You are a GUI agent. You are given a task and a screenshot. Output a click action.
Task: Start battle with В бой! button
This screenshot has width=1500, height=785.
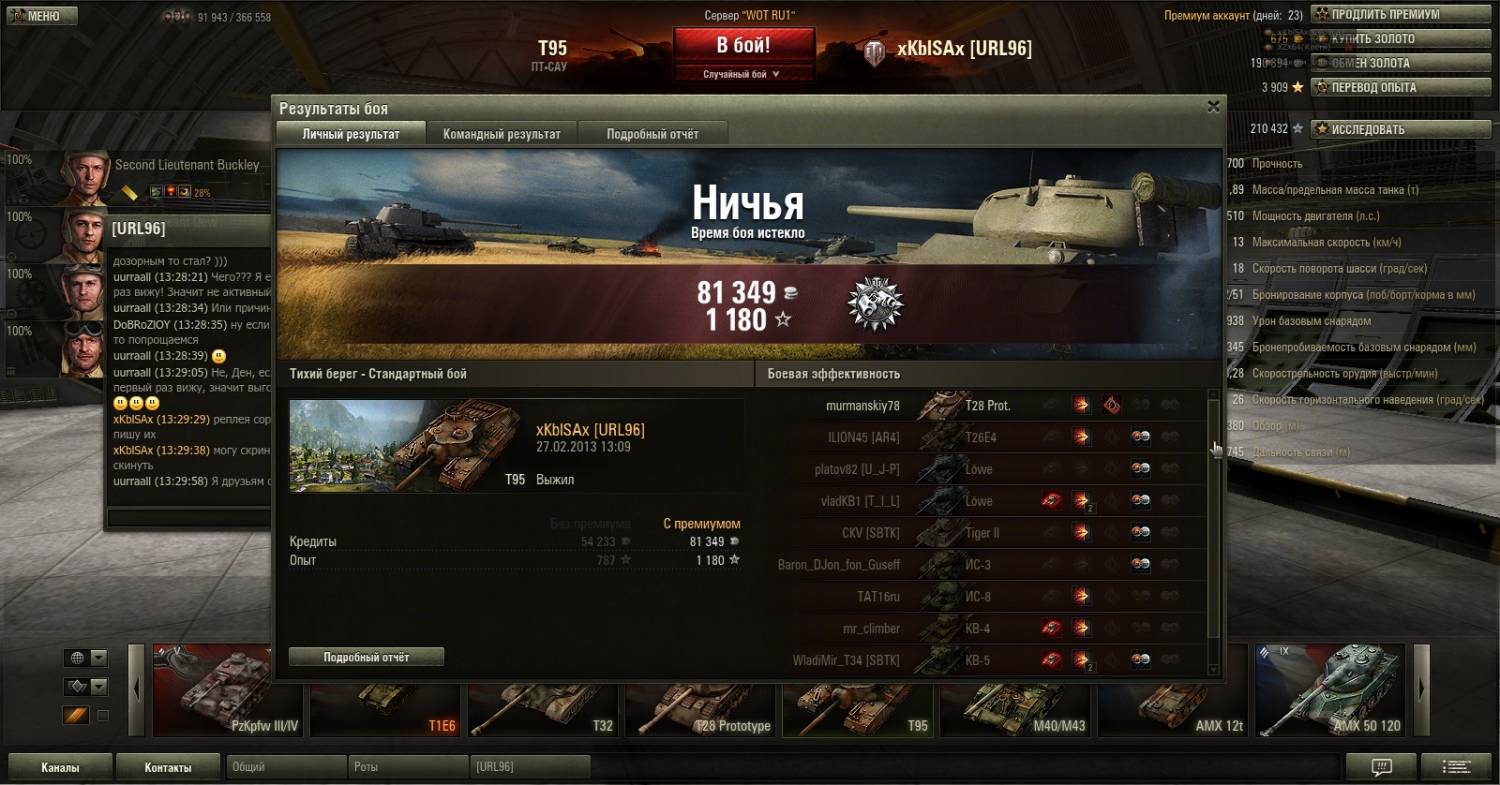point(743,46)
